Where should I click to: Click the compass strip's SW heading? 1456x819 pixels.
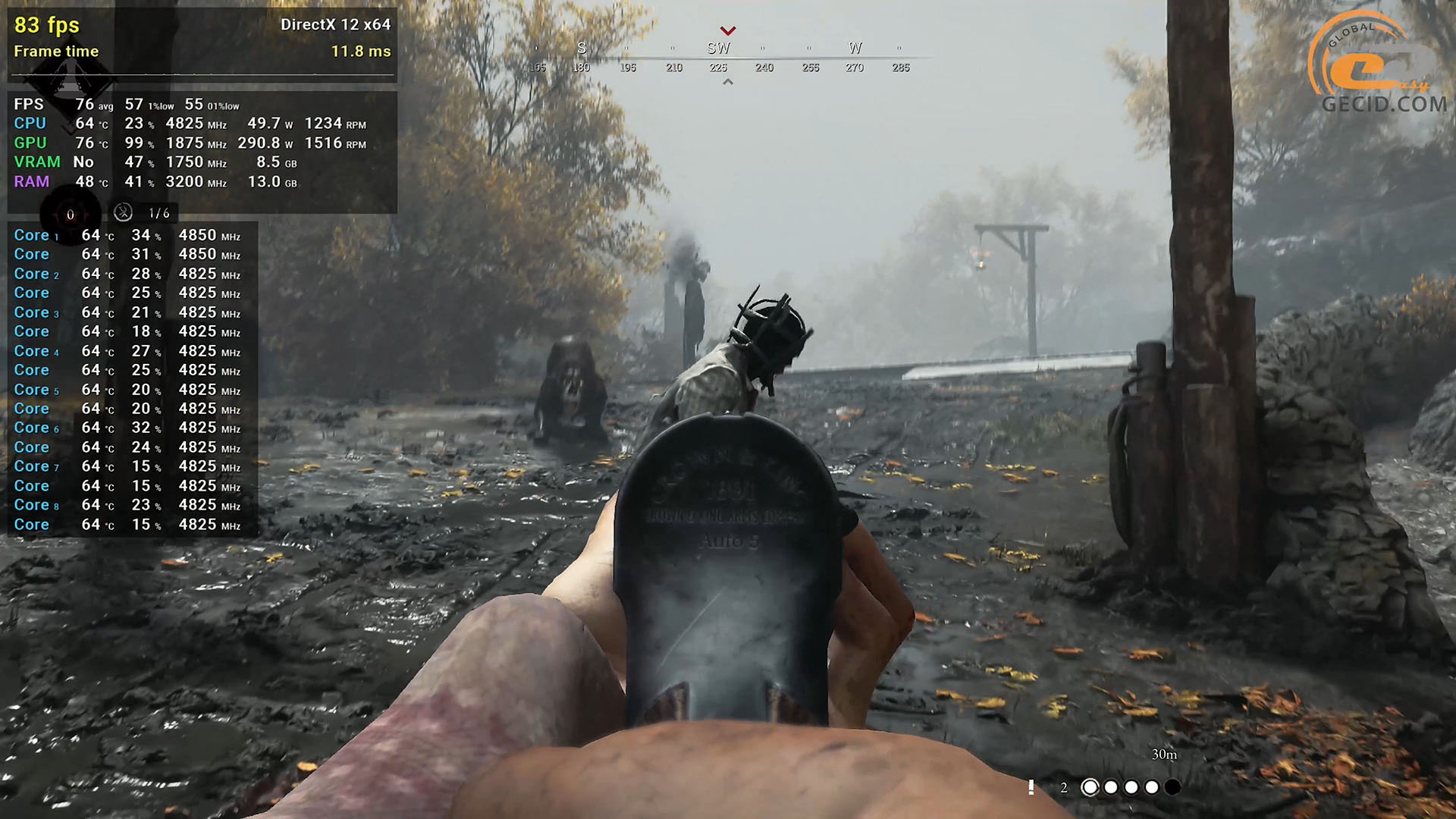tap(718, 49)
